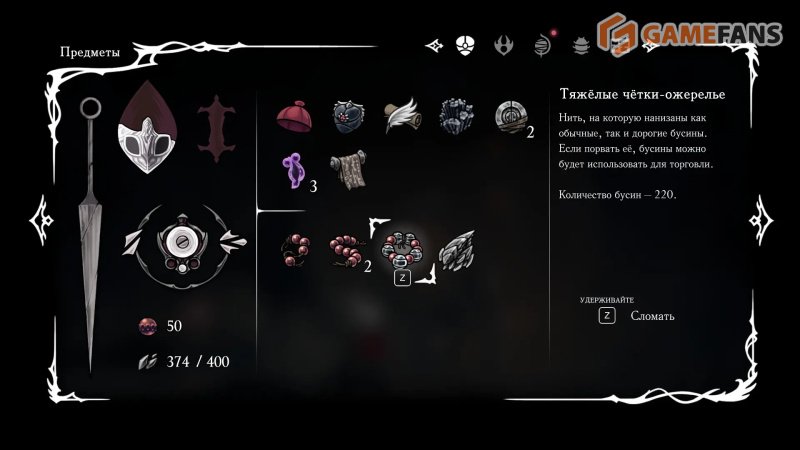Select the shell shard bundle item
The width and height of the screenshot is (800, 450).
coord(457,249)
